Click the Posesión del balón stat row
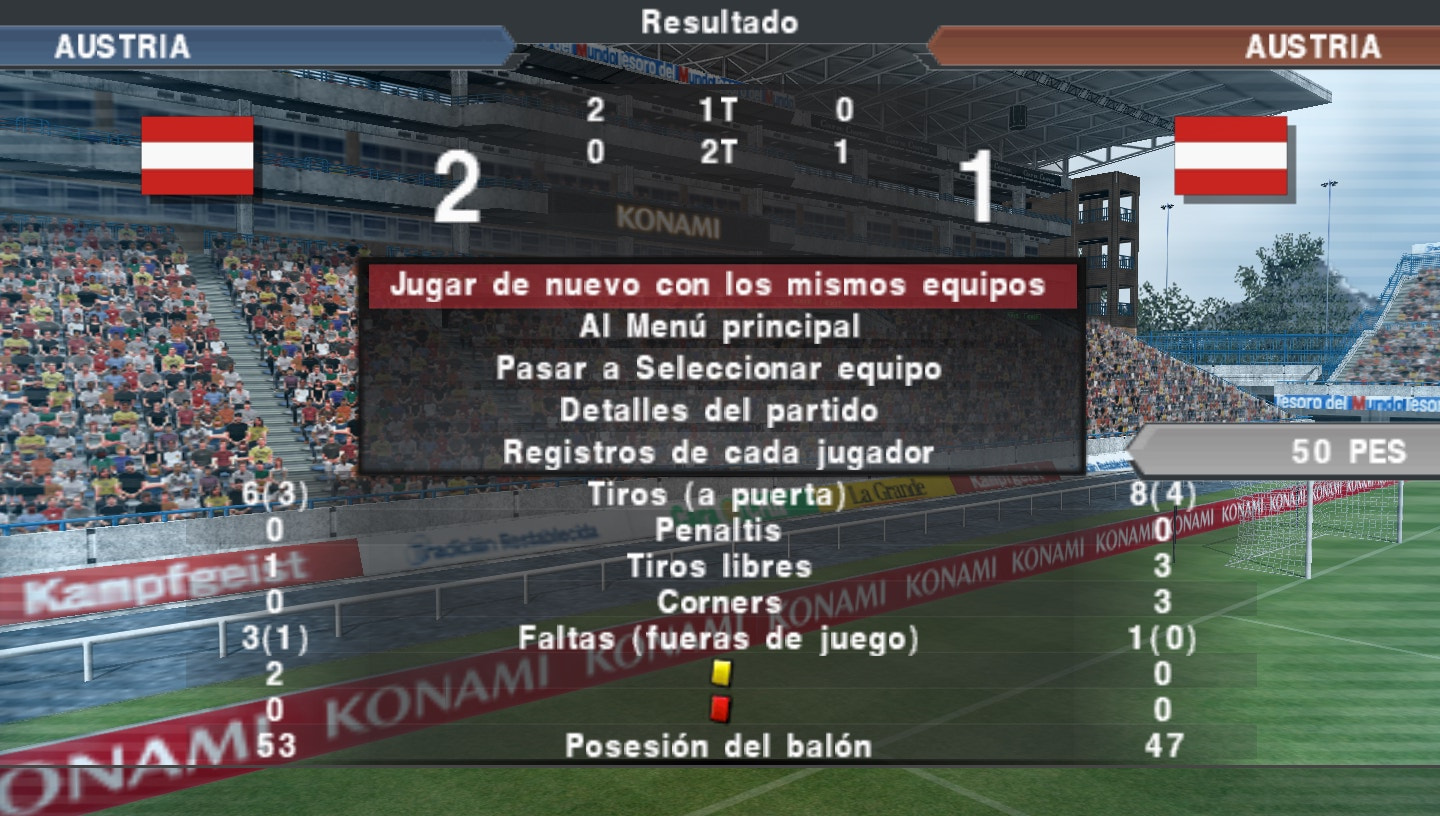1440x816 pixels. click(719, 744)
